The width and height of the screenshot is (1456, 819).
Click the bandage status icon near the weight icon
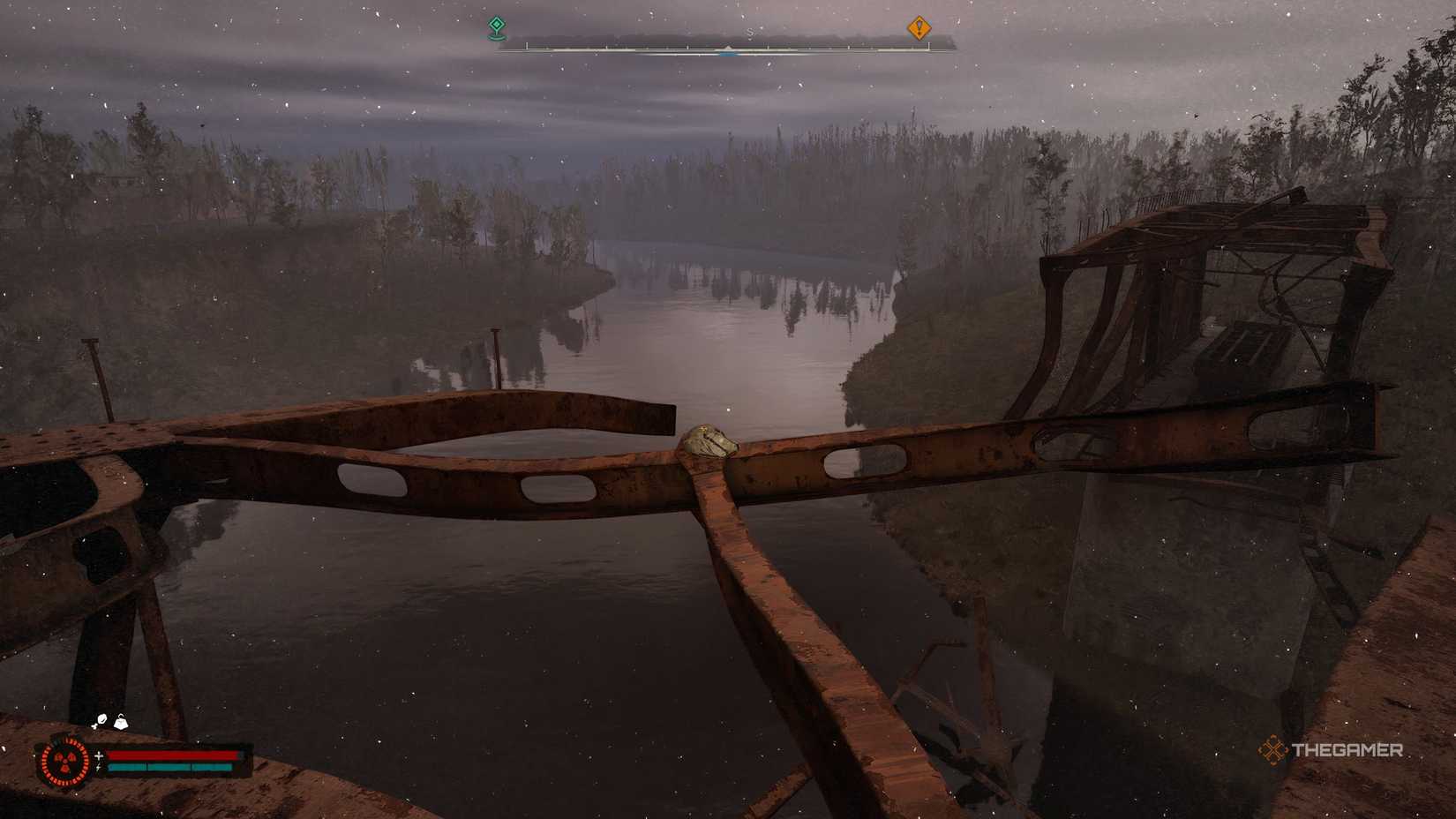(101, 720)
